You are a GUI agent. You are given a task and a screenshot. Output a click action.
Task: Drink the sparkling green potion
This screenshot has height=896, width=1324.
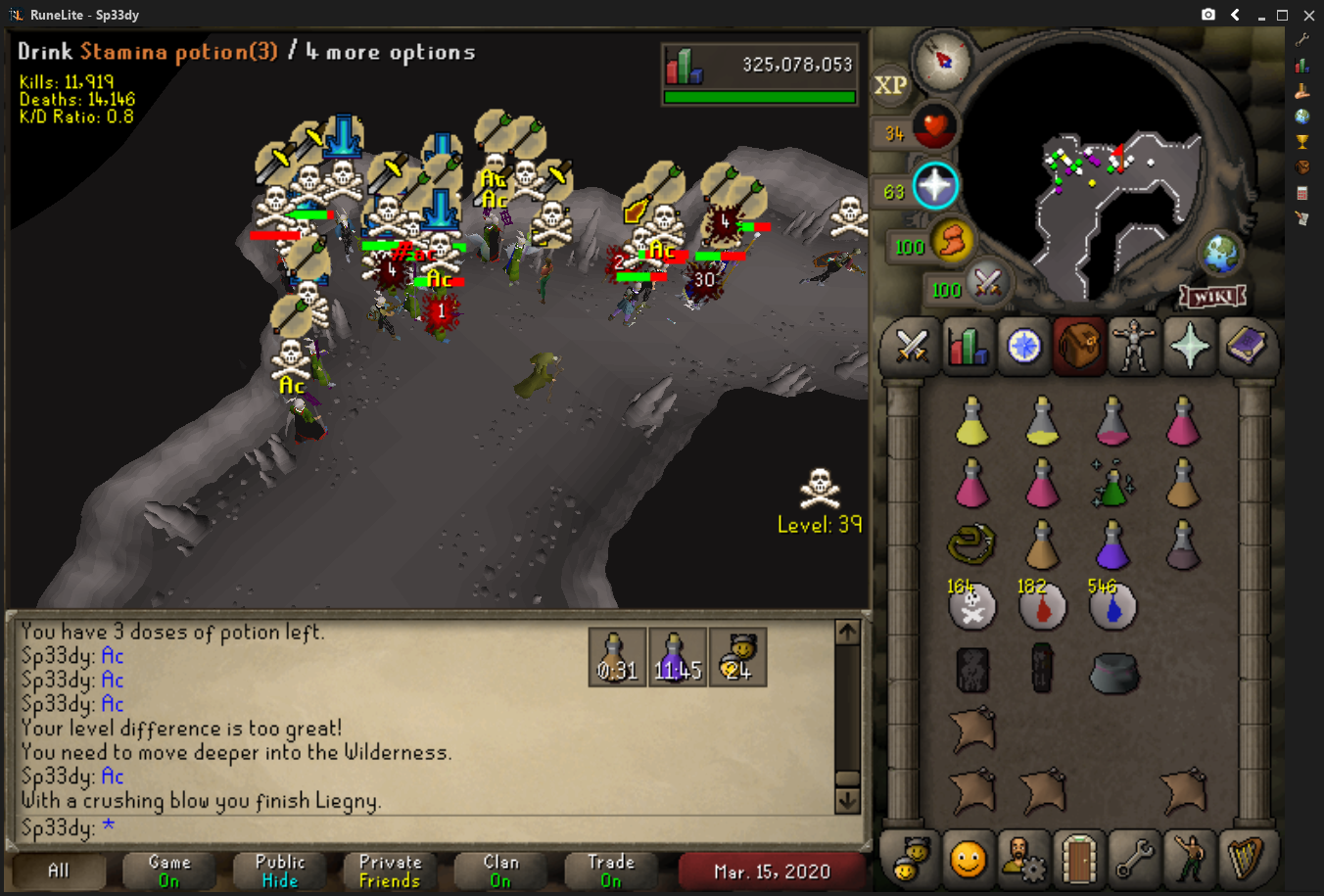pyautogui.click(x=1113, y=483)
